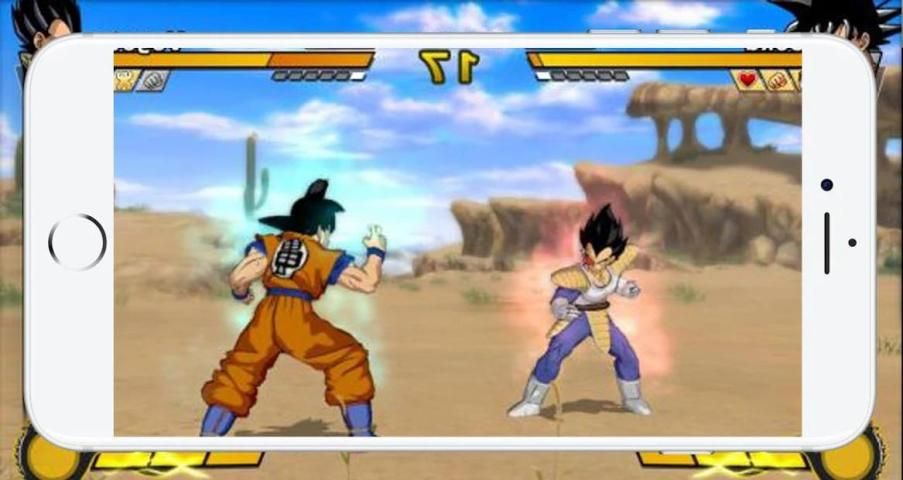Viewport: 903px width, 480px height.
Task: Tap the fist icon beside the red heart
Action: [777, 80]
